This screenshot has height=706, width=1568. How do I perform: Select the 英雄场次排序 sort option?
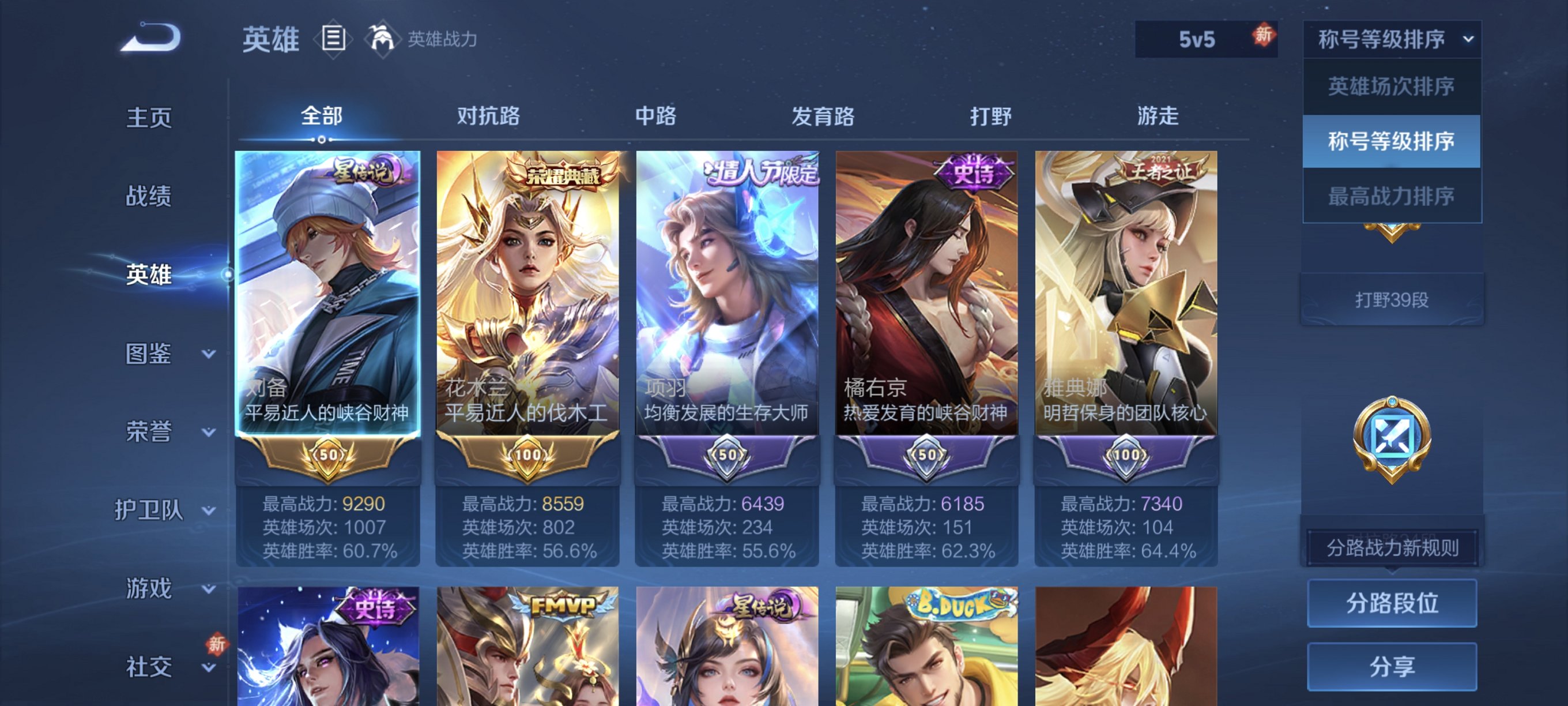click(1393, 88)
